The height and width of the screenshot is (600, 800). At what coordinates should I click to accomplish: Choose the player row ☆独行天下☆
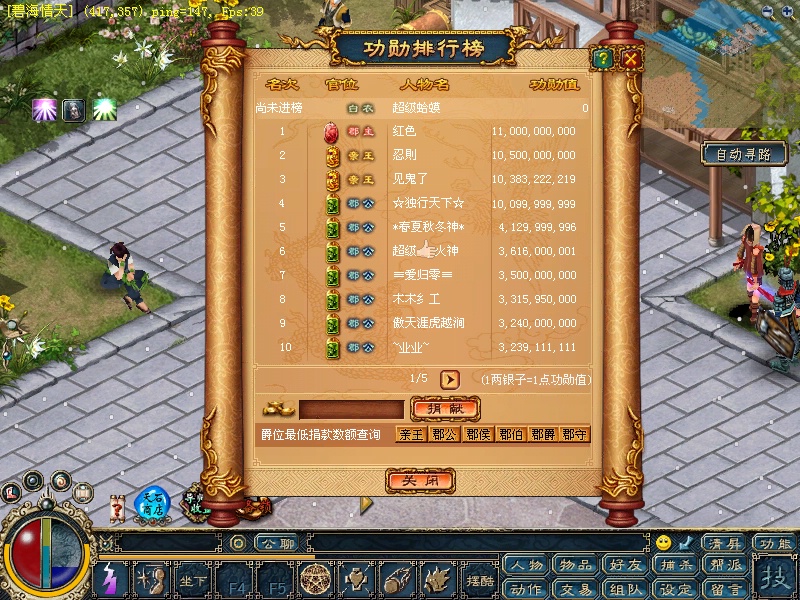coord(420,203)
